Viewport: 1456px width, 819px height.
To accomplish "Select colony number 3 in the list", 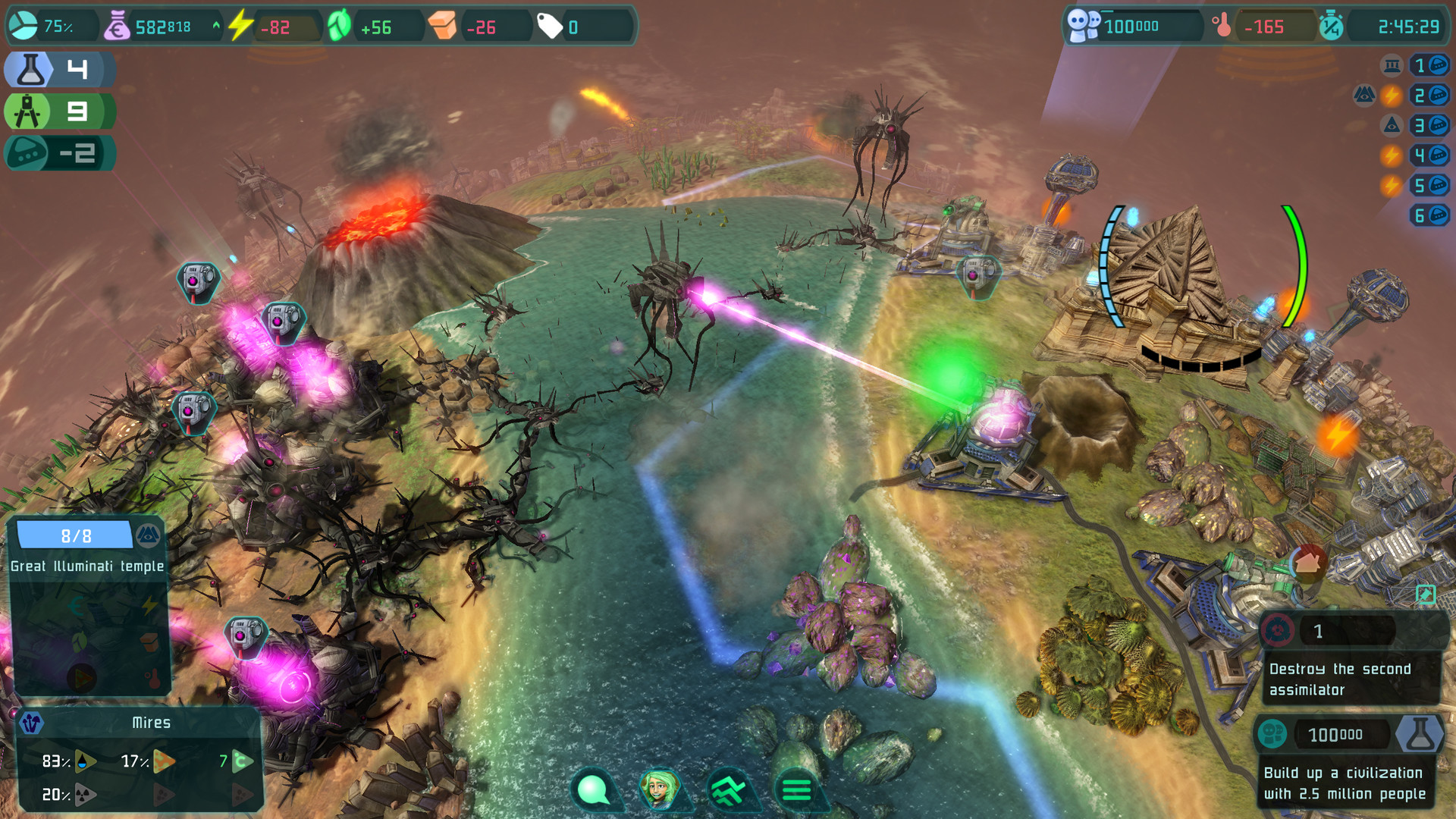I will click(1429, 125).
